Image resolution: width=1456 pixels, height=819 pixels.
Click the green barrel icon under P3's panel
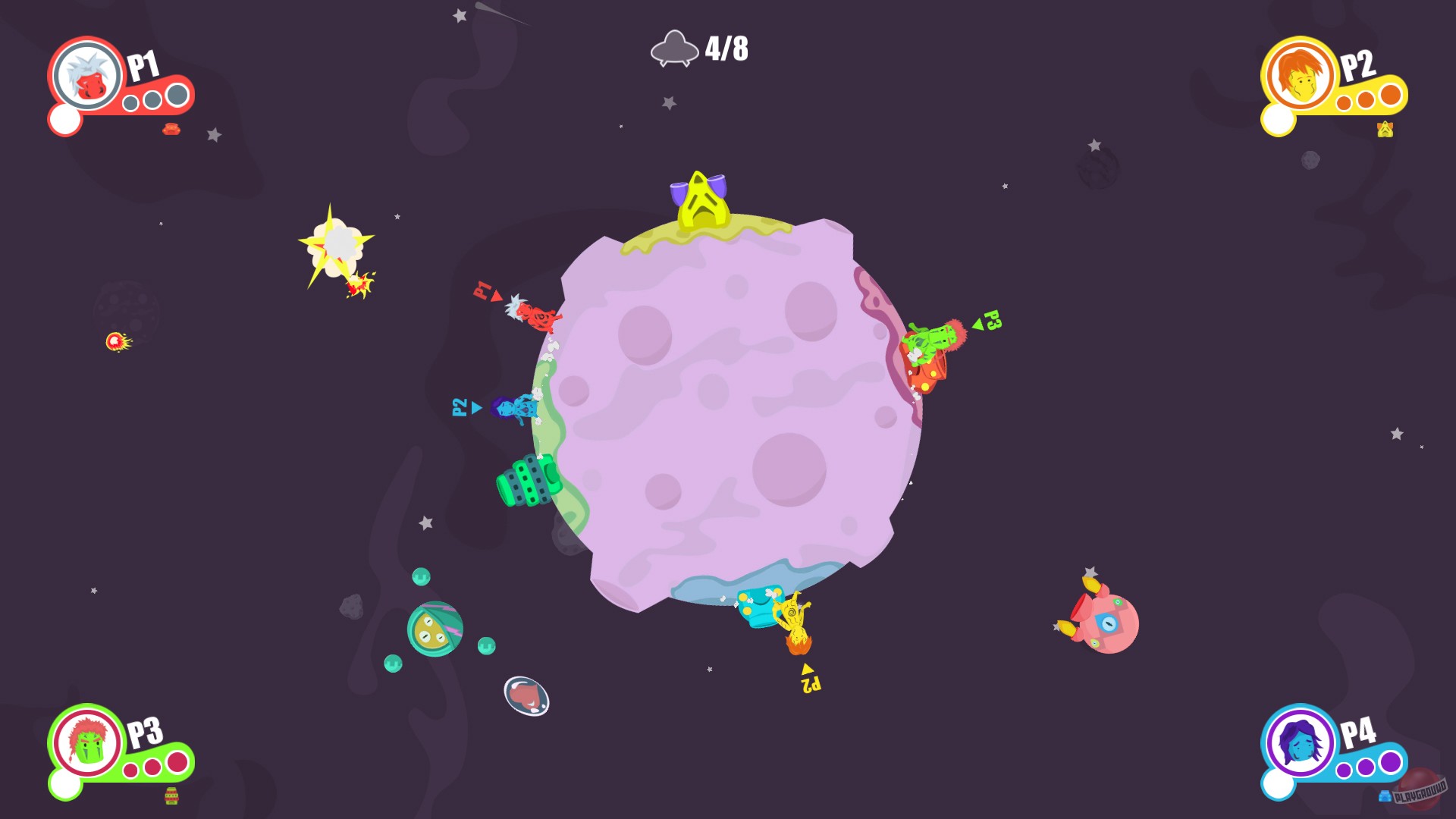pyautogui.click(x=170, y=797)
